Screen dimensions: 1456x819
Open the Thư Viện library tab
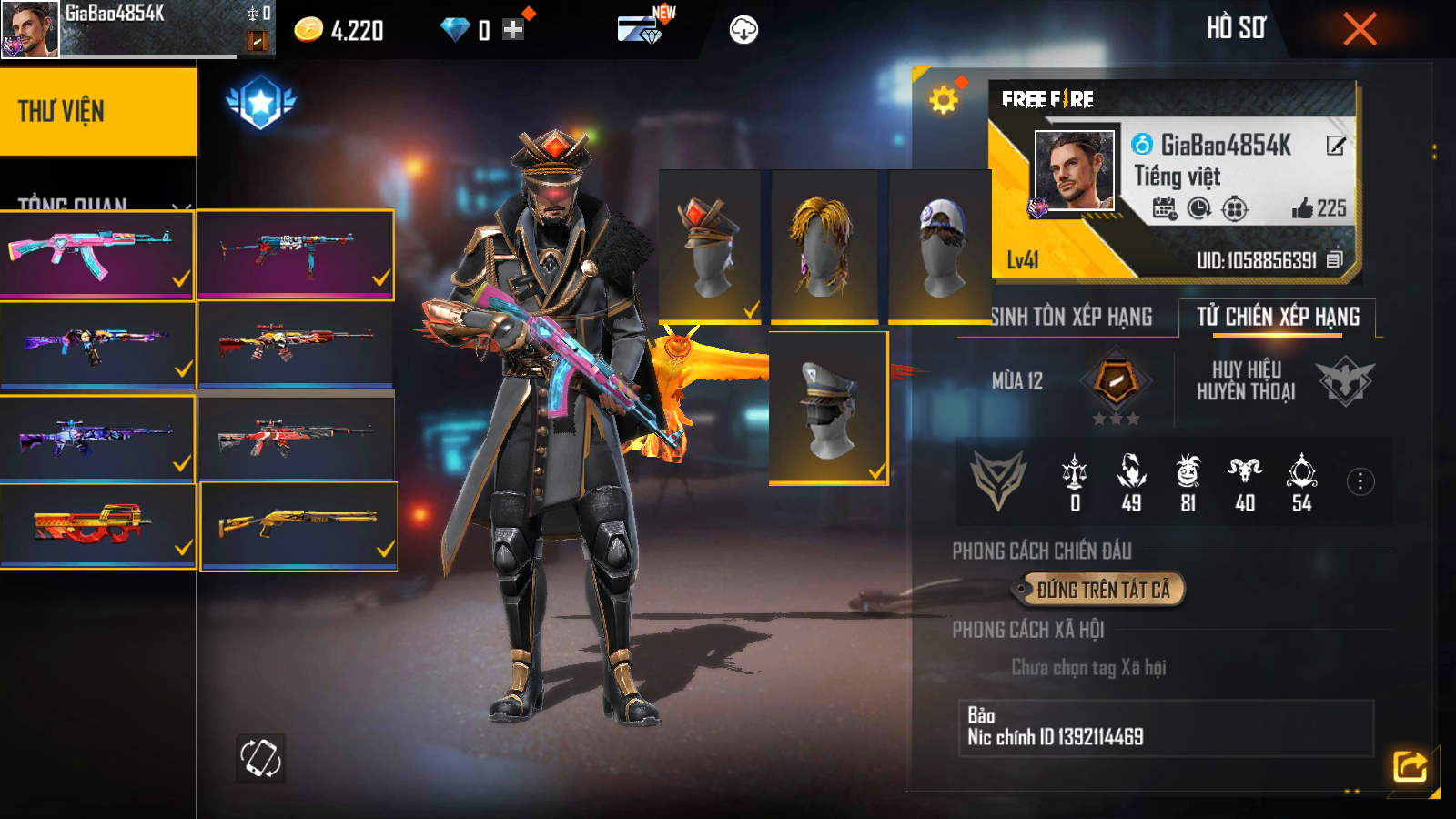click(x=97, y=111)
